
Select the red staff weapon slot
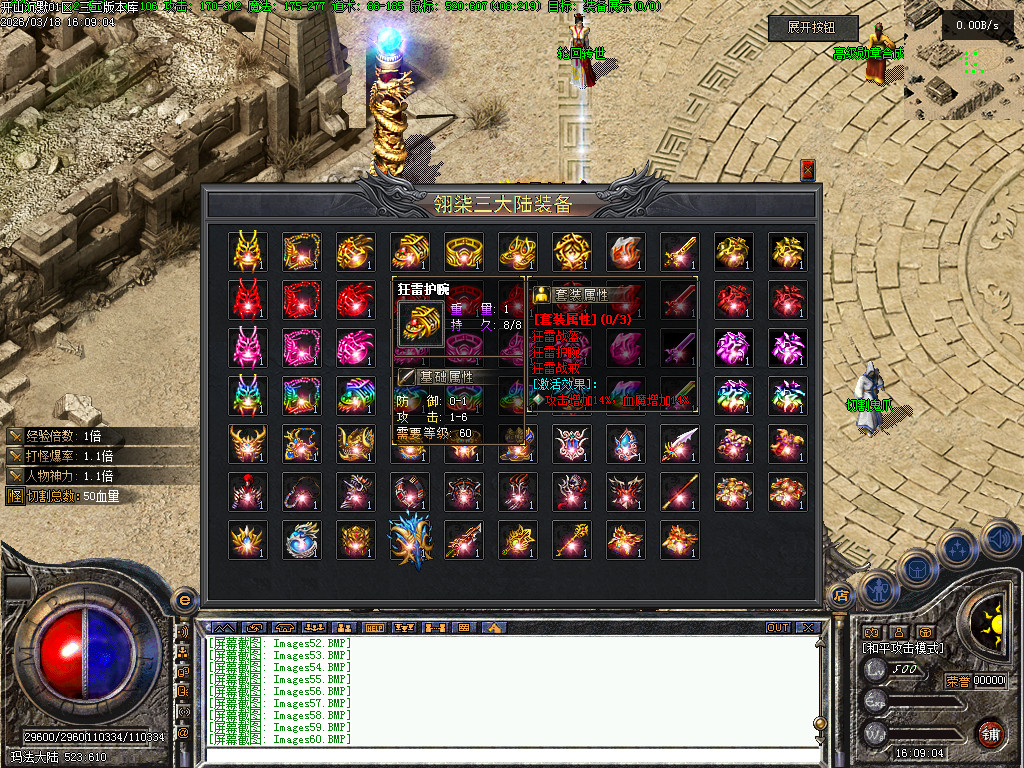(679, 492)
